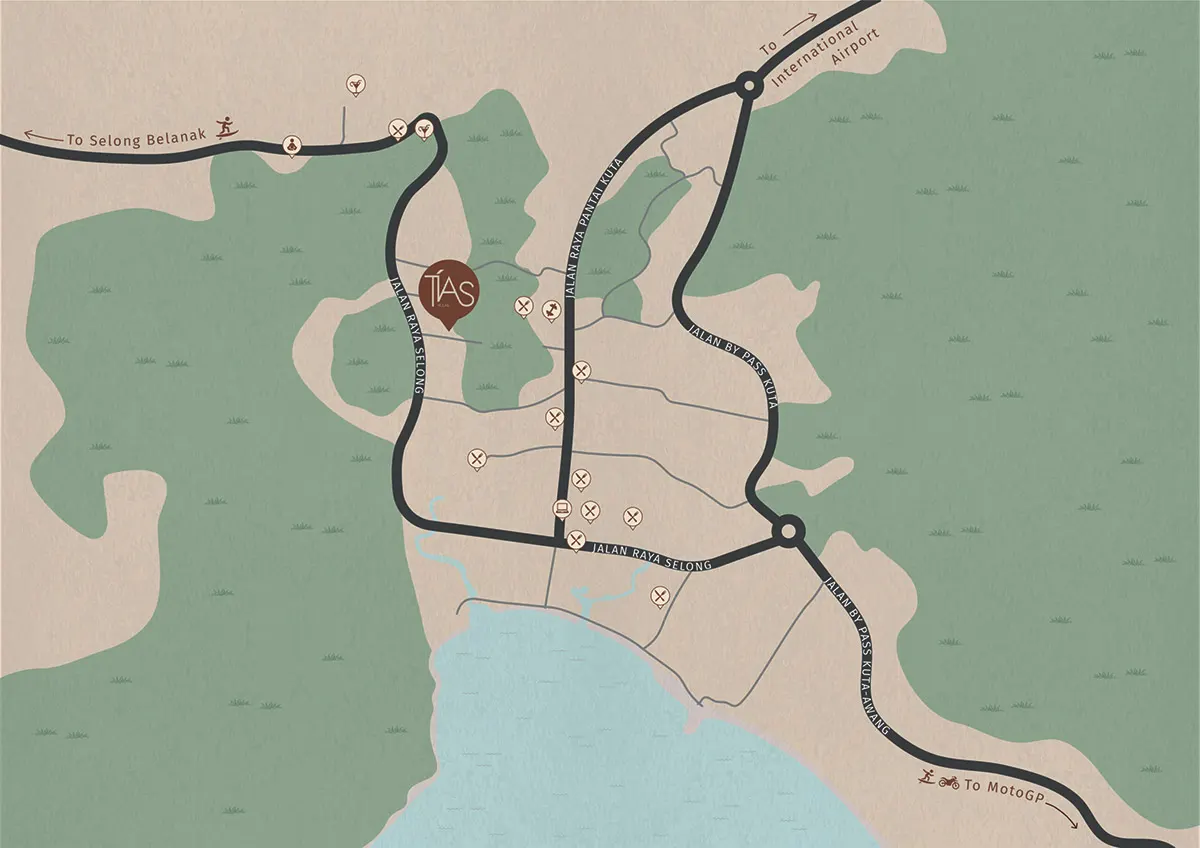Choose the dumbbell gym map marker

point(550,309)
